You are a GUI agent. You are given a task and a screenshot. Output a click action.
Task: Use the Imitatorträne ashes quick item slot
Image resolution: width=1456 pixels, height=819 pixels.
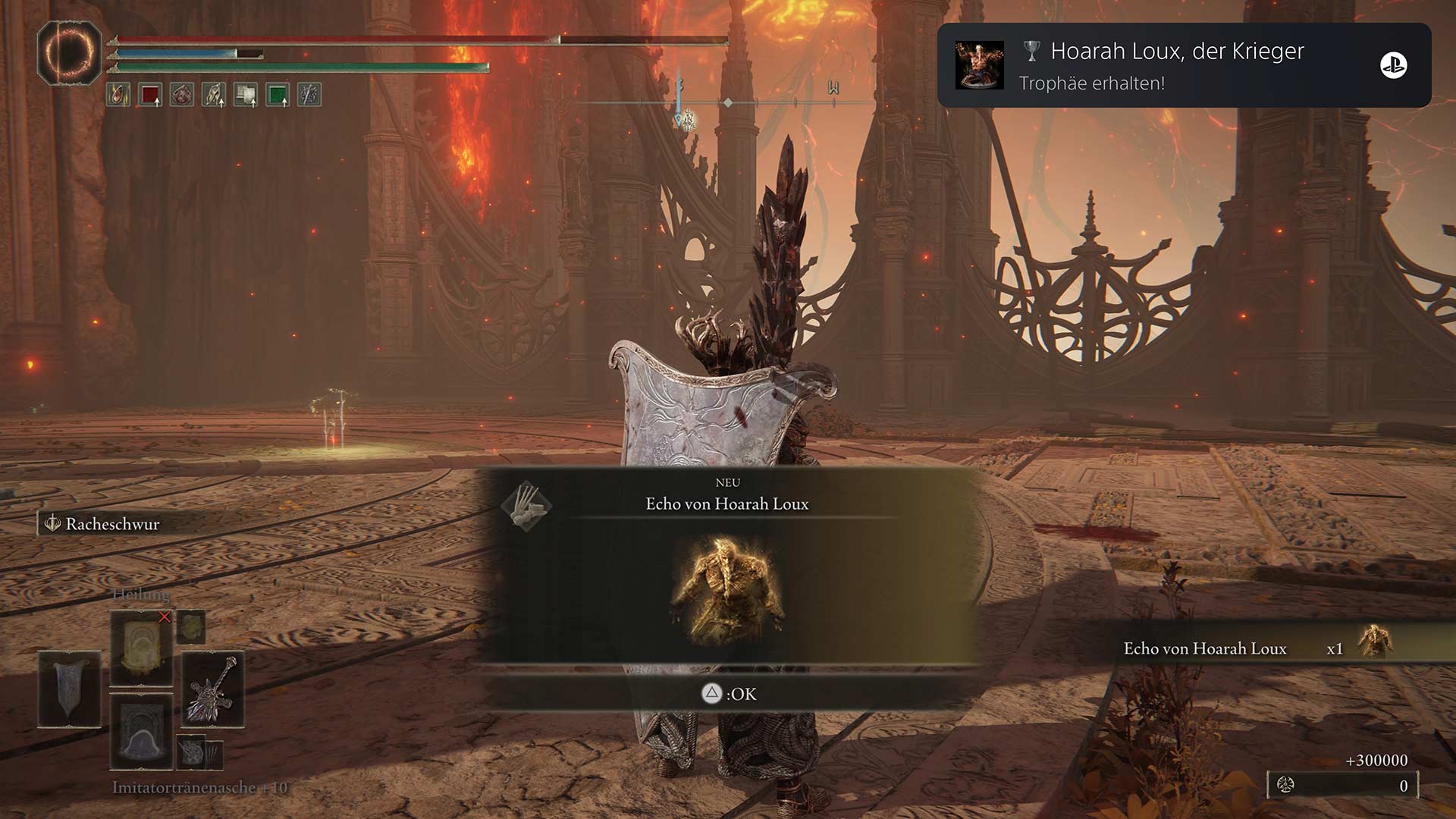pos(141,732)
